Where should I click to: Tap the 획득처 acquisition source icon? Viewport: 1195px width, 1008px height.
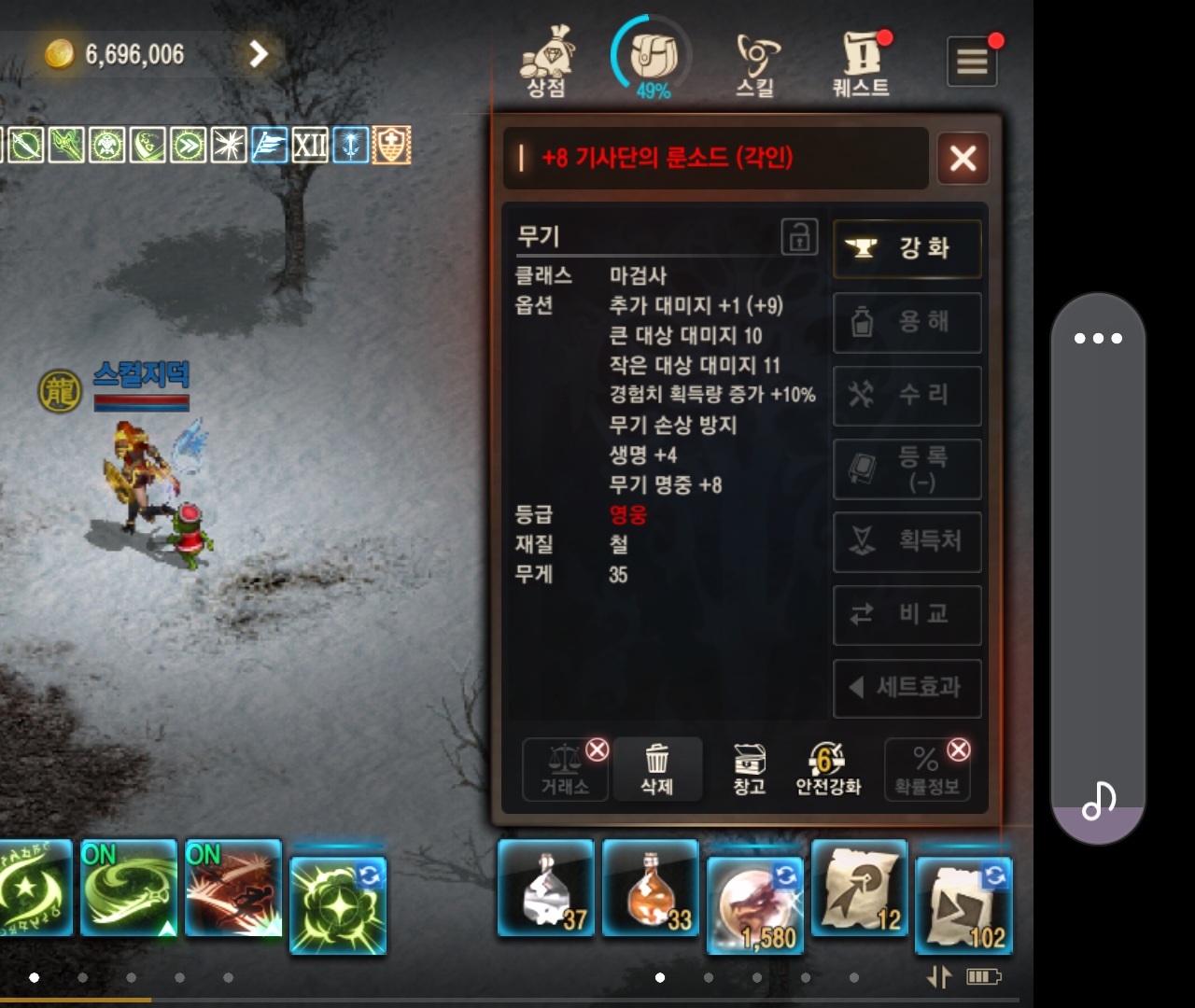(x=907, y=542)
